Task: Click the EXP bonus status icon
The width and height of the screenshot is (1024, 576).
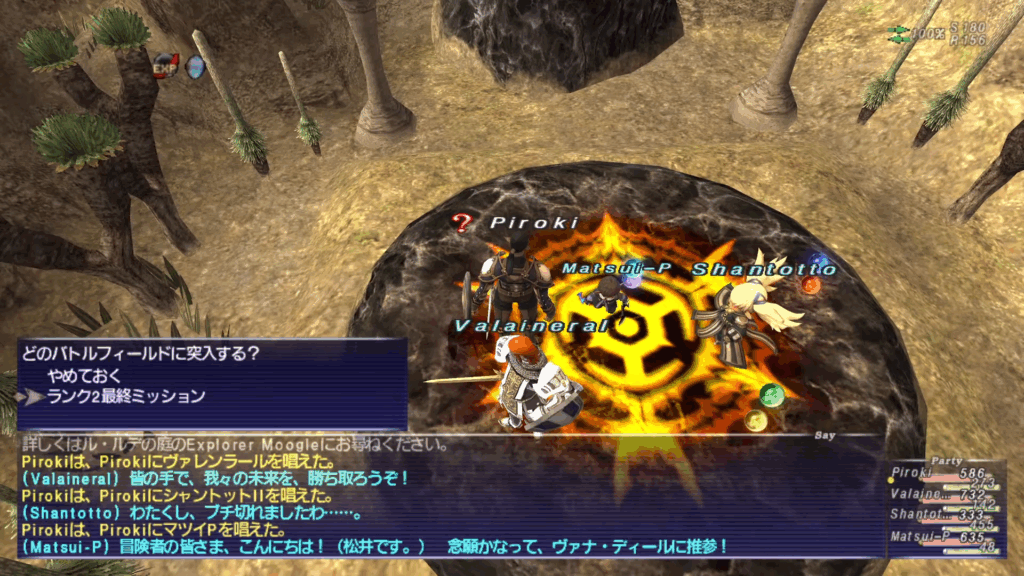Action: (x=166, y=66)
